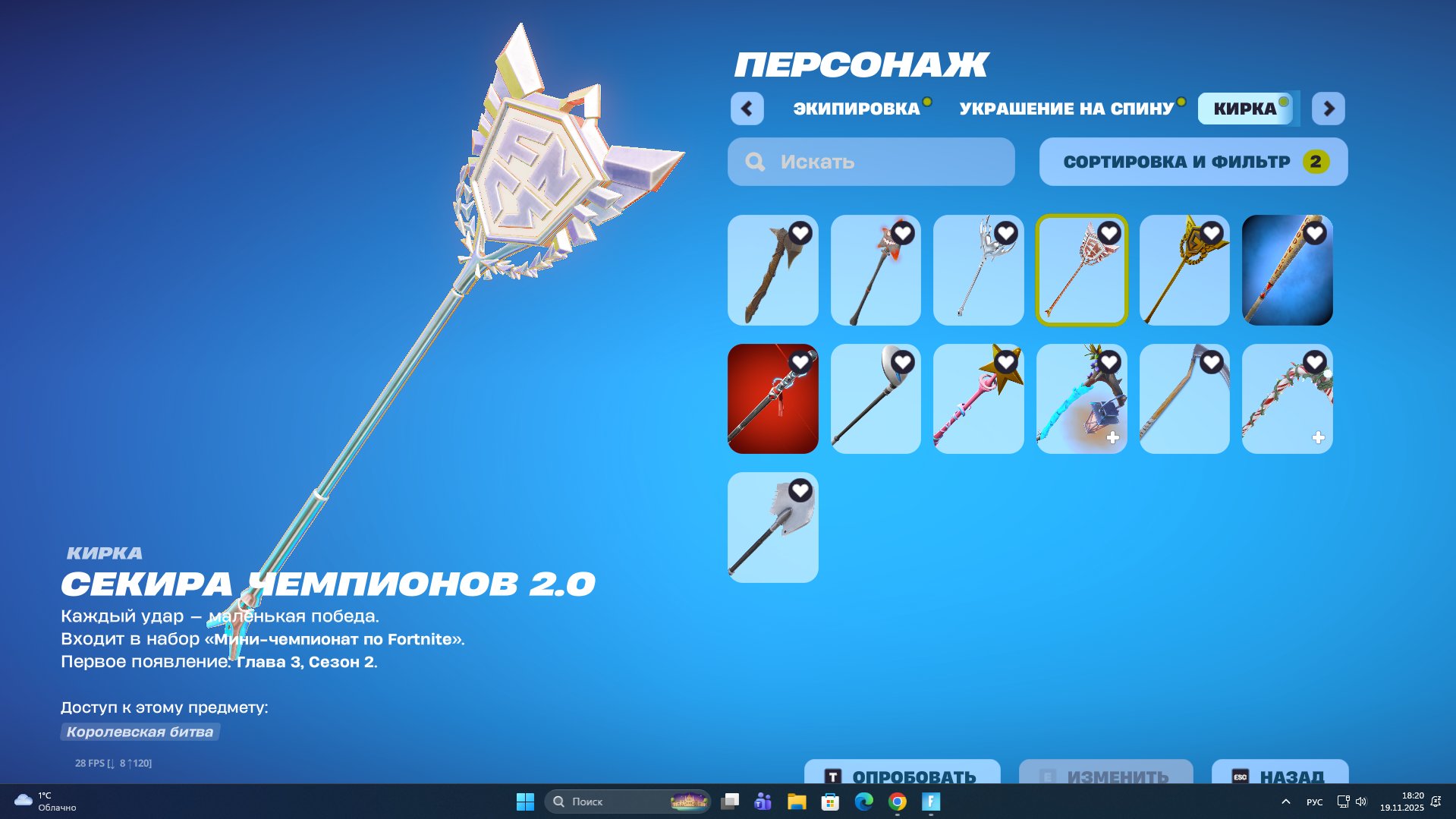Open Microsoft Teams from the taskbar

[761, 802]
